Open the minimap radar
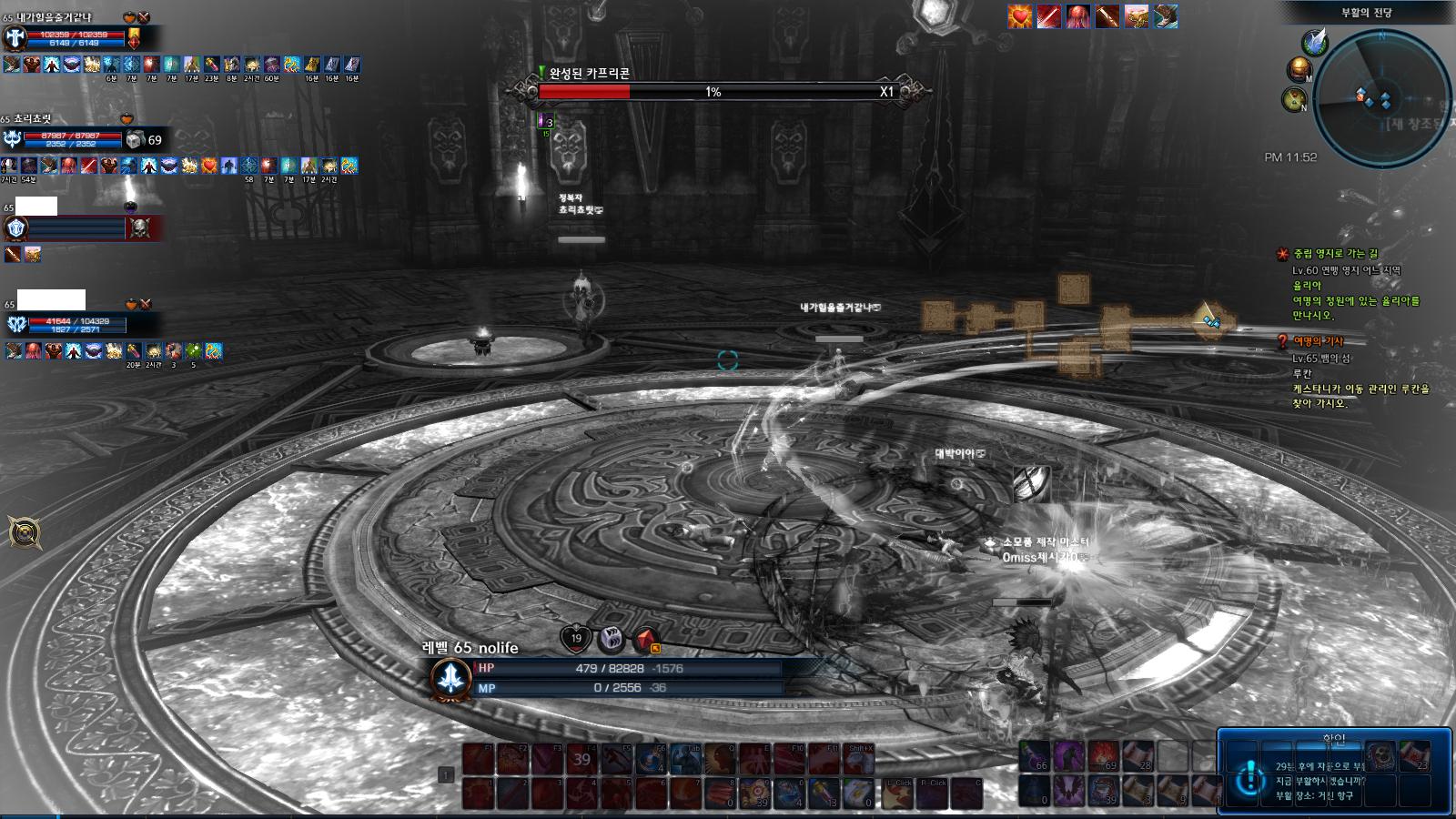The height and width of the screenshot is (819, 1456). [1381, 98]
